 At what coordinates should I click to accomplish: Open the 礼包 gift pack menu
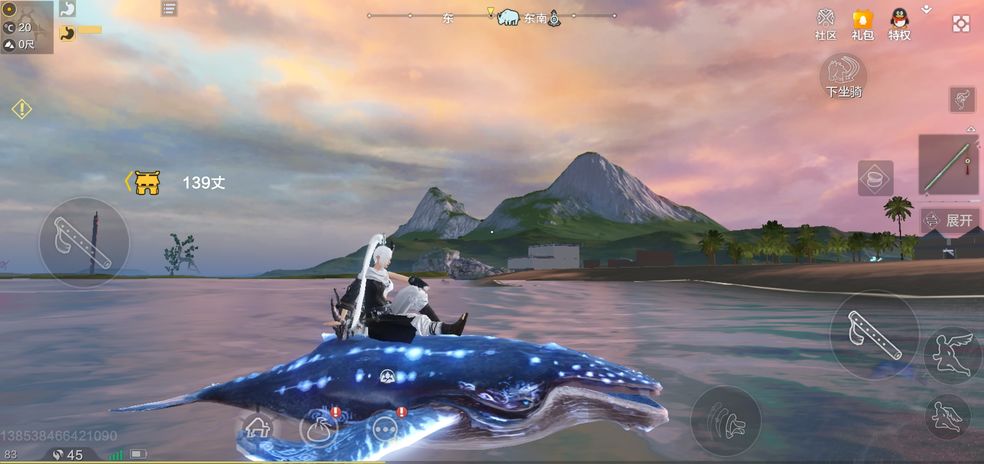[862, 24]
